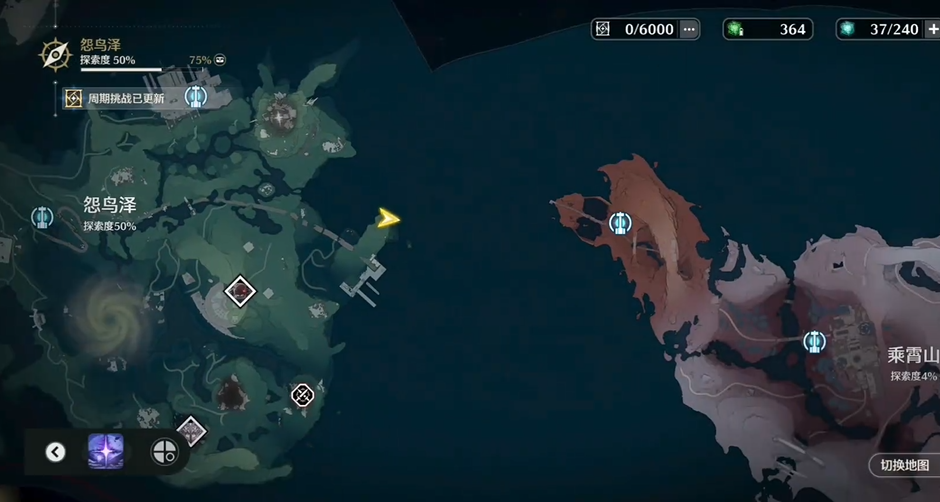Viewport: 940px width, 502px height.
Task: Click the 75% exploration reward chest icon
Action: point(220,60)
